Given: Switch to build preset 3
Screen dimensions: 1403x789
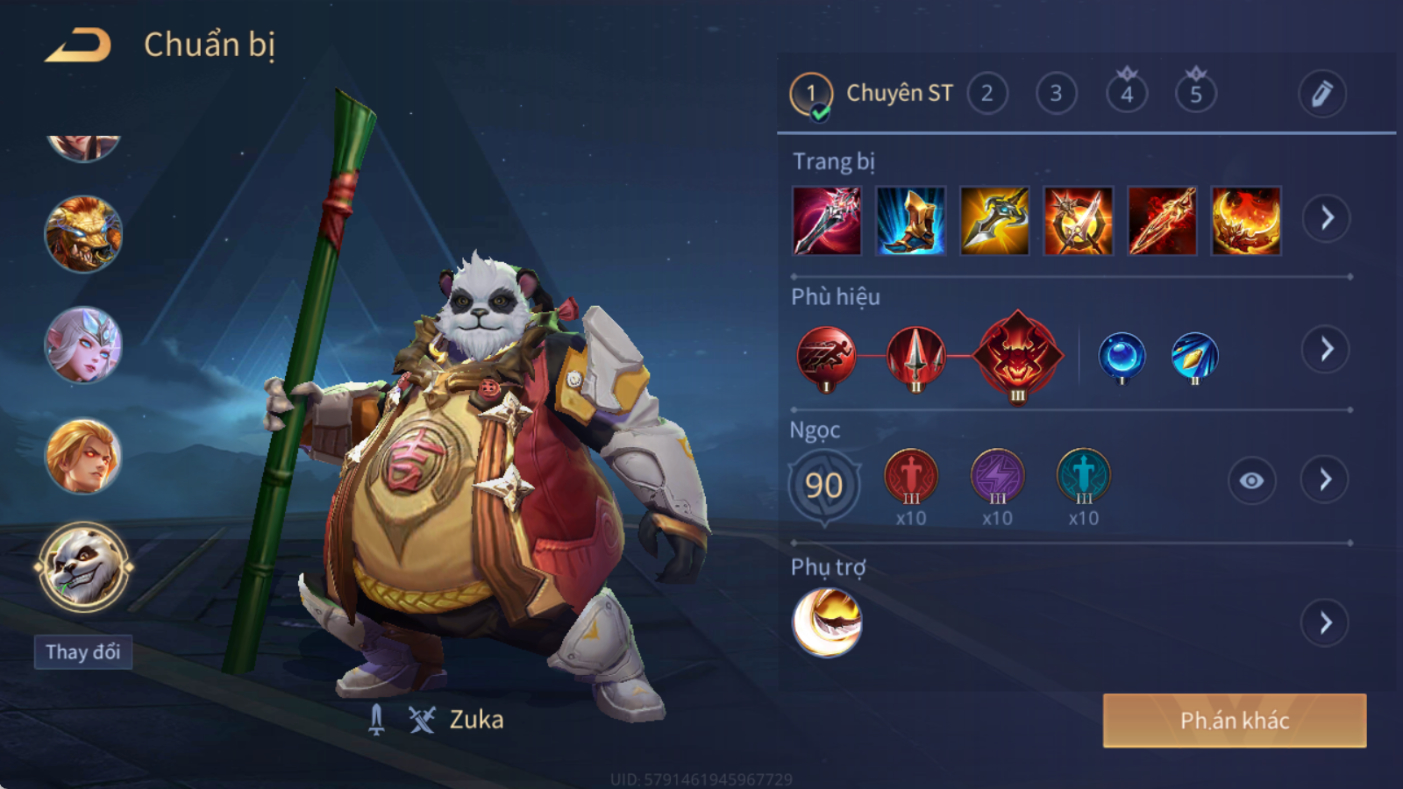Looking at the screenshot, I should [1056, 94].
